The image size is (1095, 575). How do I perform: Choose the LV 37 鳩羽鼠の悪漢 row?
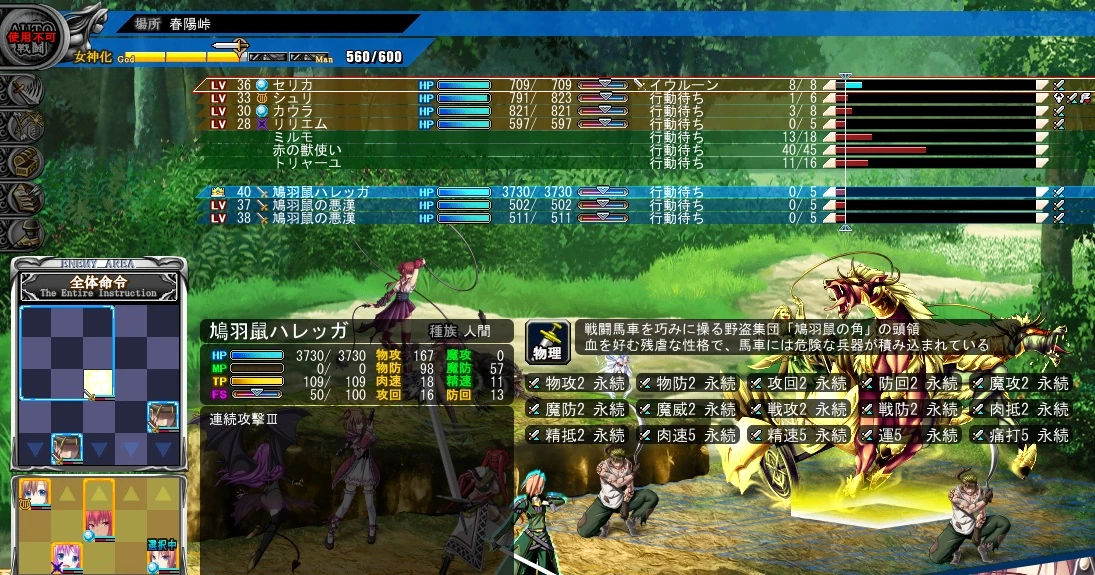coord(320,204)
